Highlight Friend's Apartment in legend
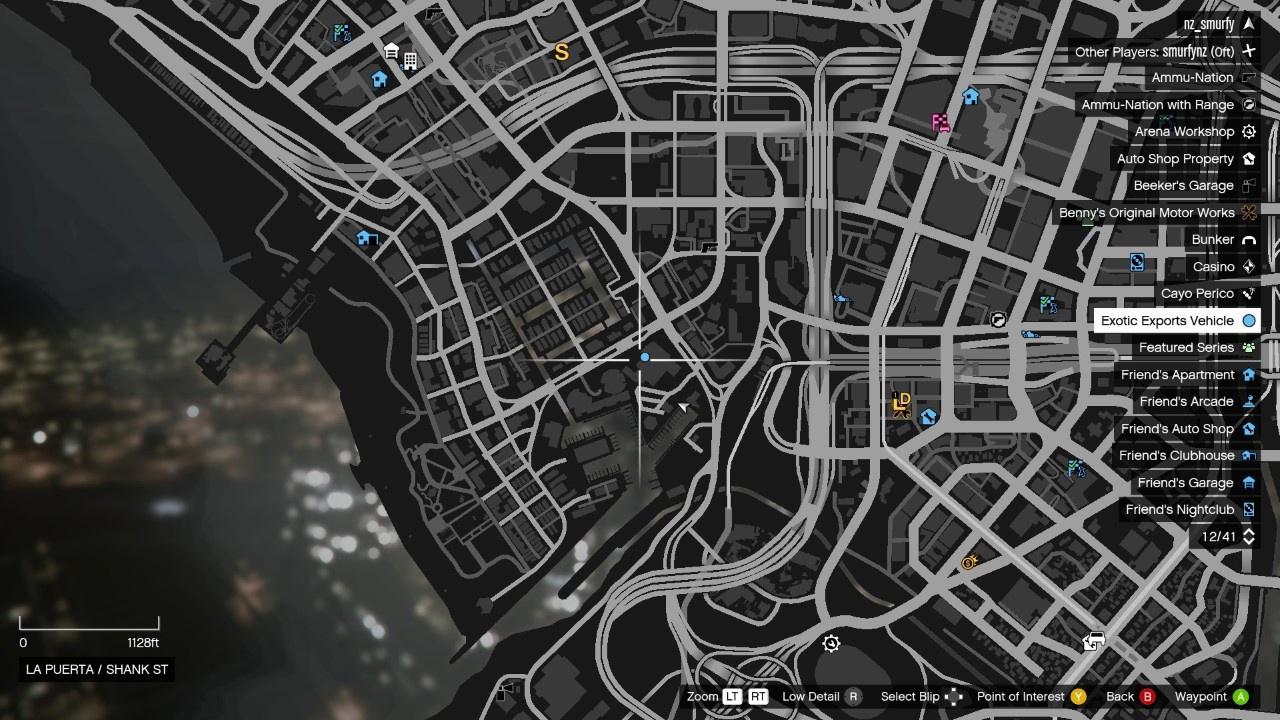Image resolution: width=1280 pixels, height=720 pixels. tap(1177, 375)
